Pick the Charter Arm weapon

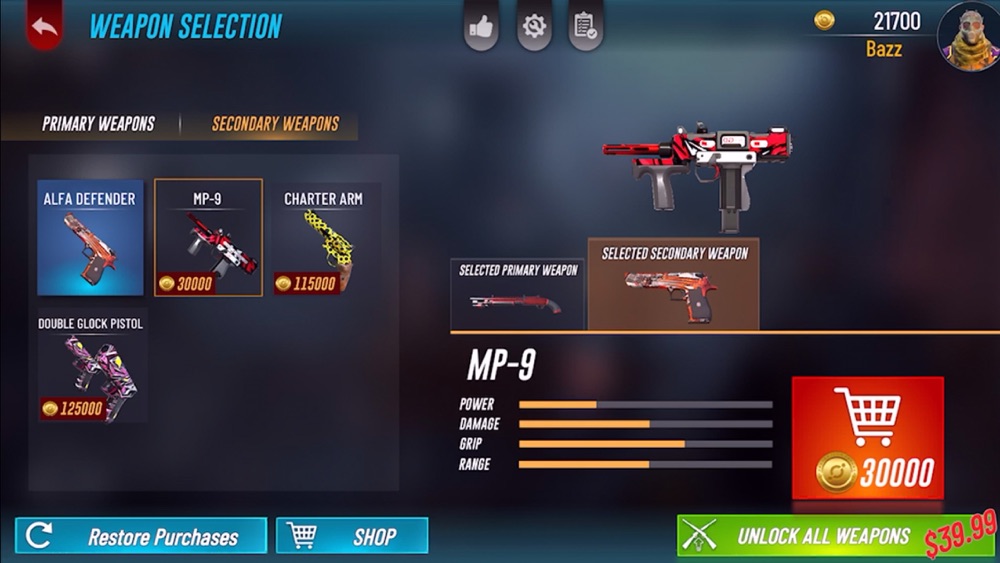[x=323, y=238]
